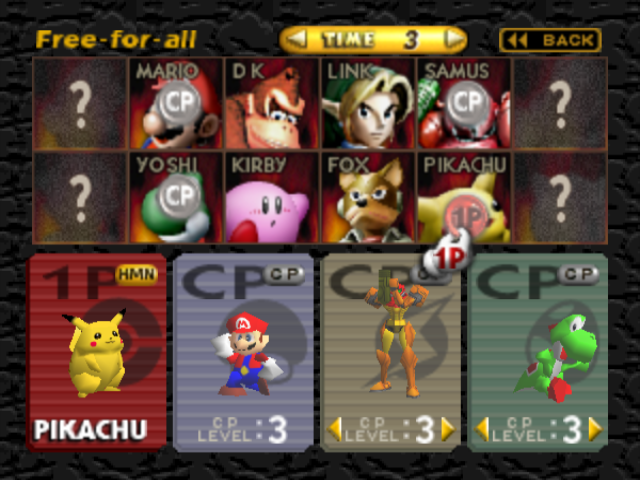Lower CP level on Yoshi panel
Viewport: 640px width, 480px height.
[x=481, y=429]
